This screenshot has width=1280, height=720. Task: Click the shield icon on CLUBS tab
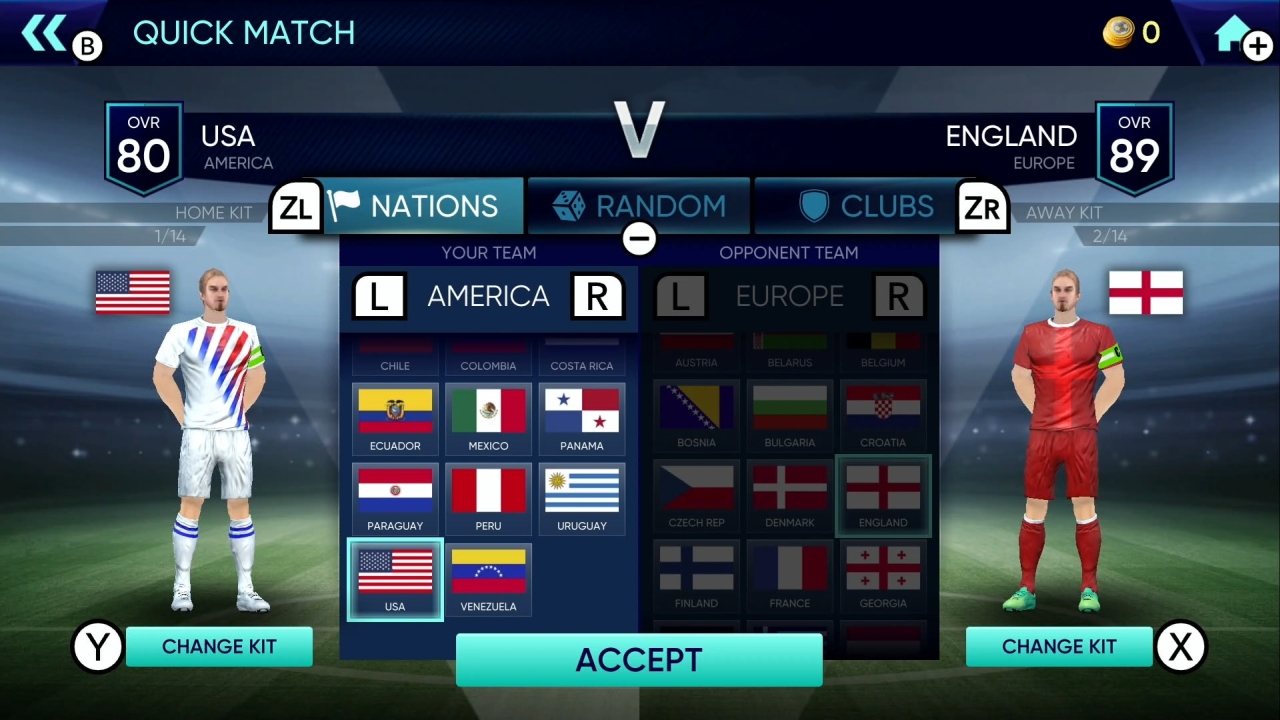click(x=813, y=206)
